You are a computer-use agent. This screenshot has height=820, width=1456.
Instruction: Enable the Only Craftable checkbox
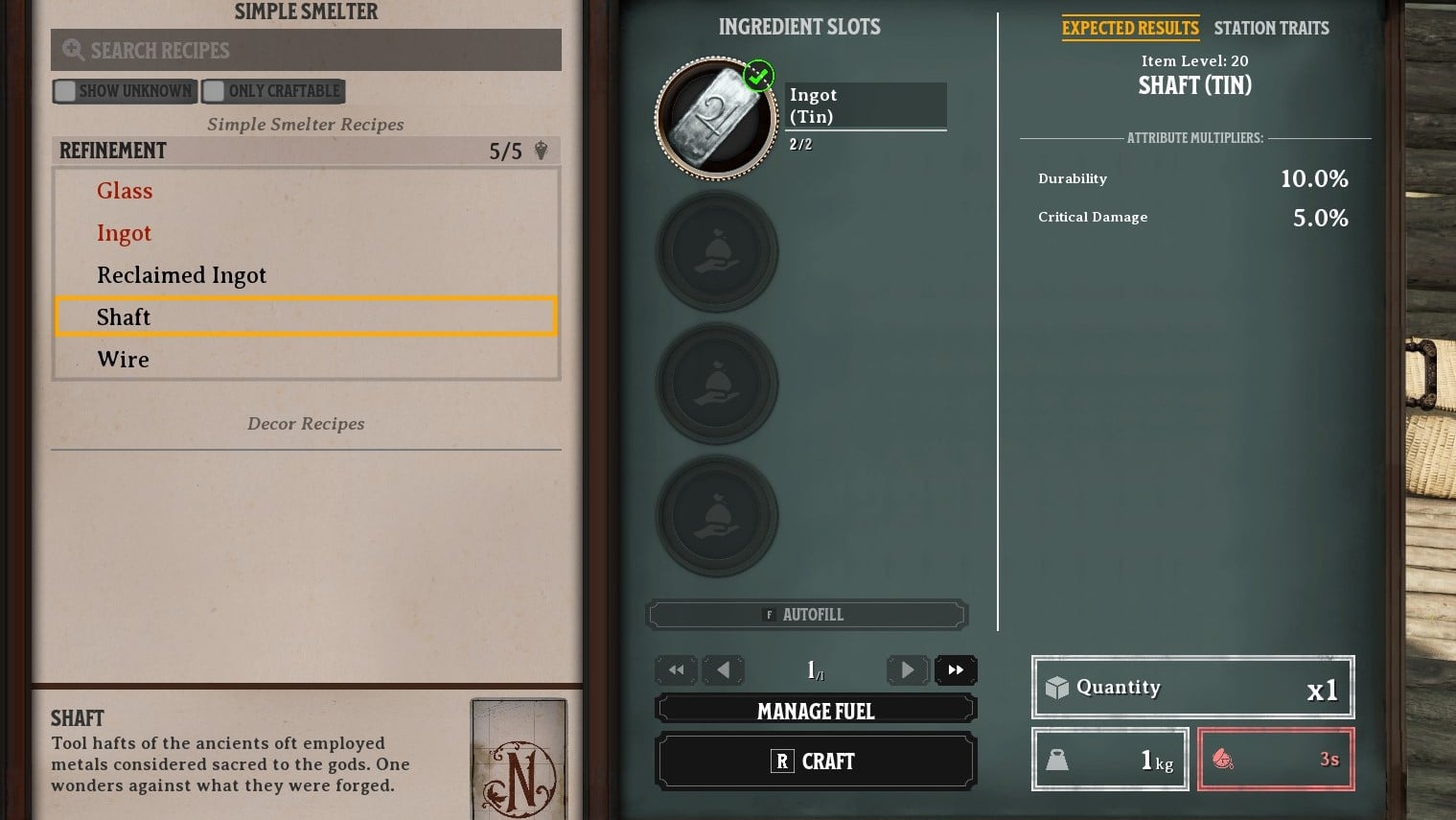[213, 90]
